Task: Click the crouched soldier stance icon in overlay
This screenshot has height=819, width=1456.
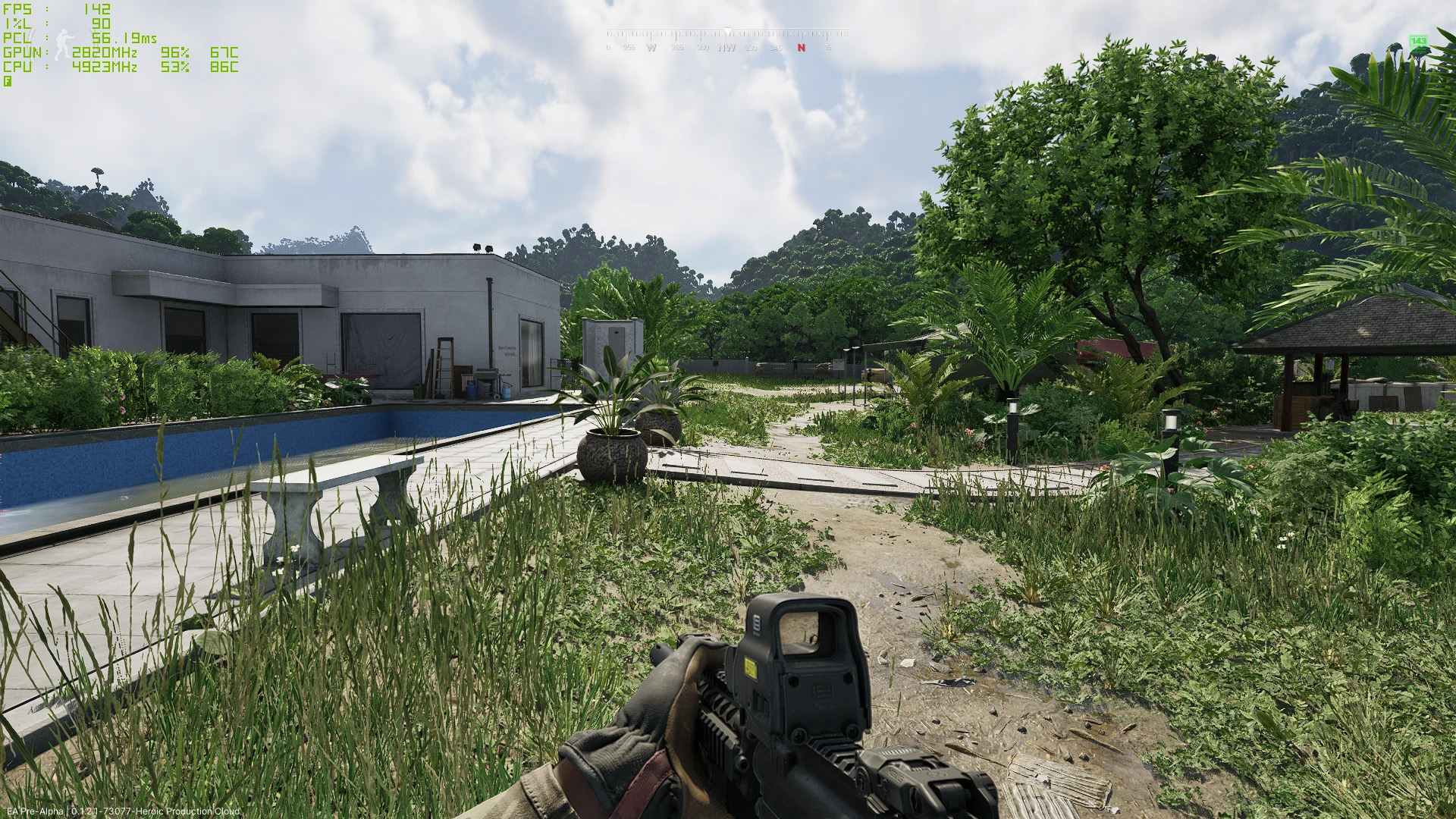Action: pos(64,44)
